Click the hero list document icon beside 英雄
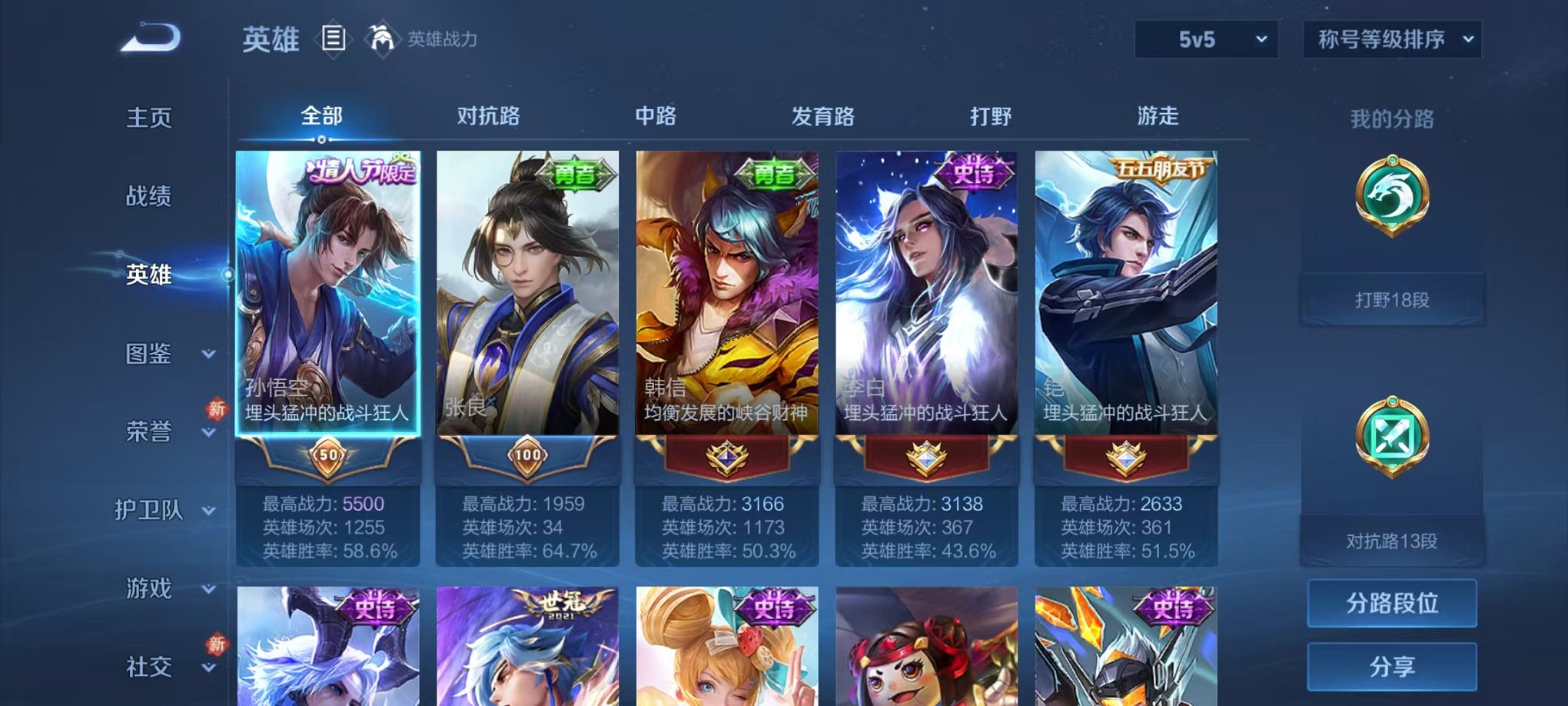This screenshot has height=706, width=1568. 334,37
